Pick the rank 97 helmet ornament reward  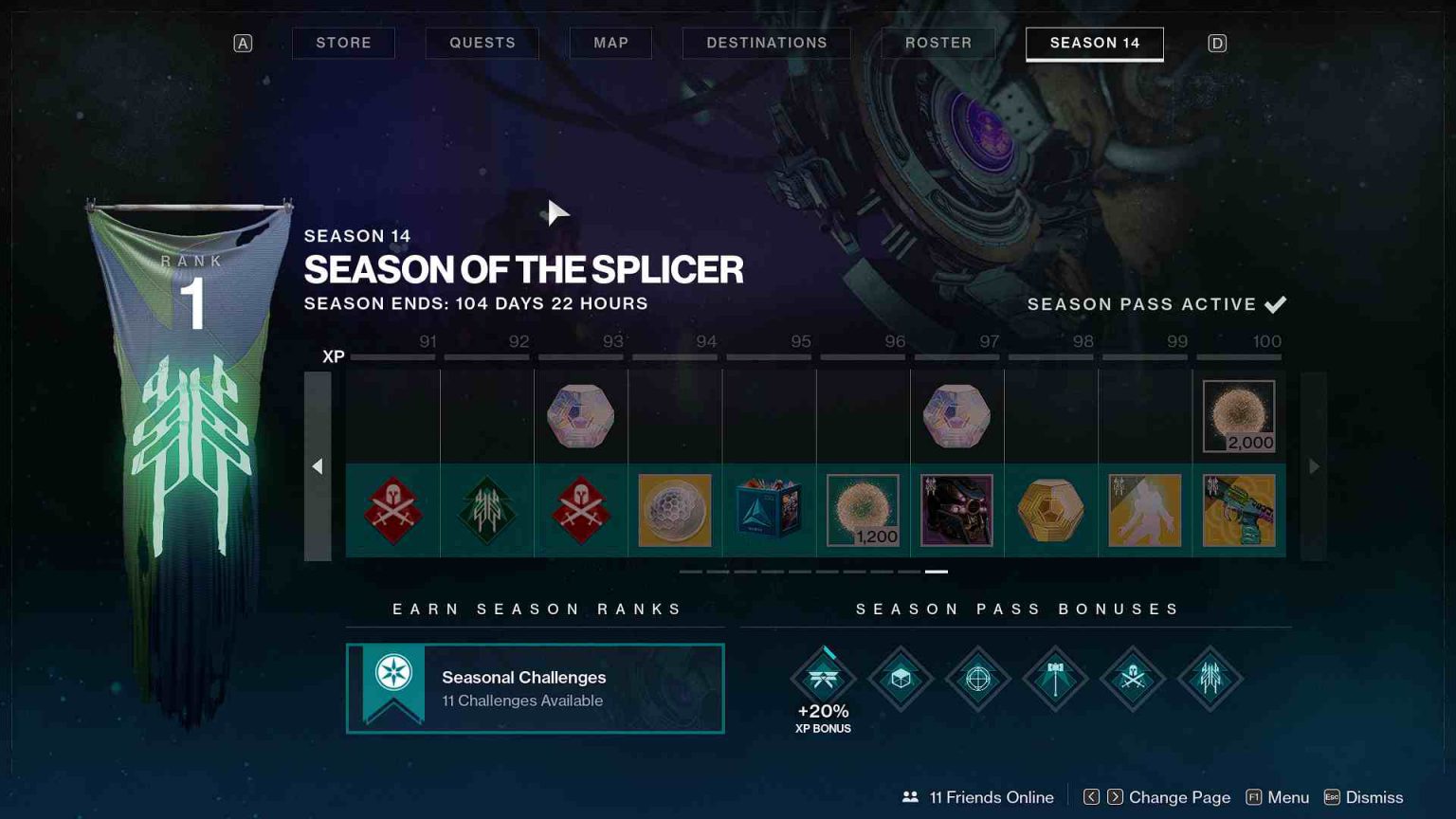click(956, 511)
